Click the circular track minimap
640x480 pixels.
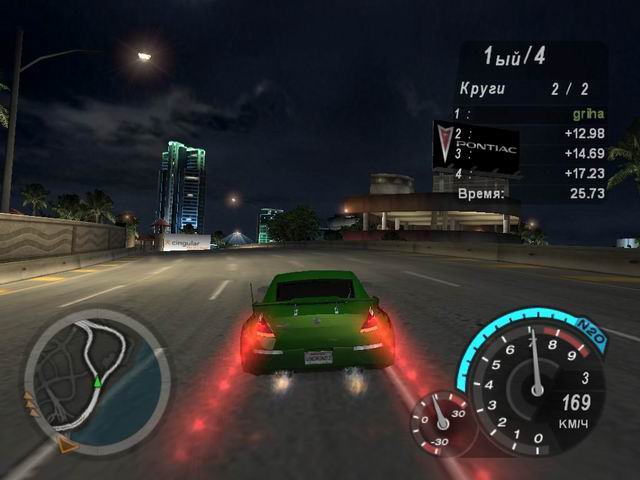tap(96, 377)
